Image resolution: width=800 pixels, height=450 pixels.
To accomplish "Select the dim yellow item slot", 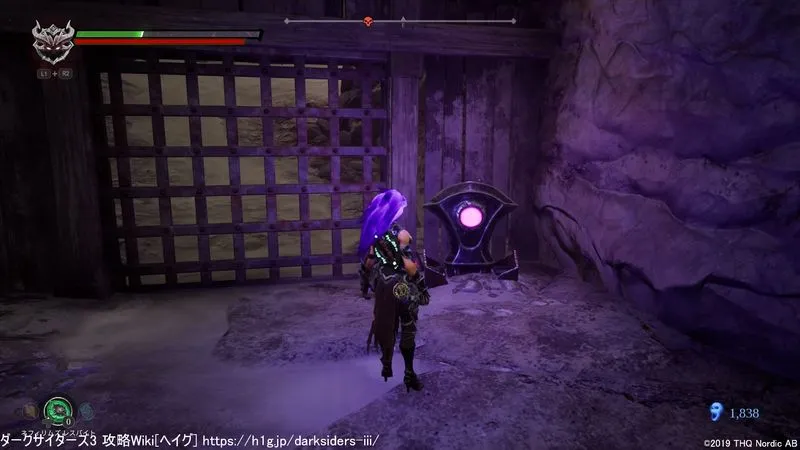I will tap(30, 410).
